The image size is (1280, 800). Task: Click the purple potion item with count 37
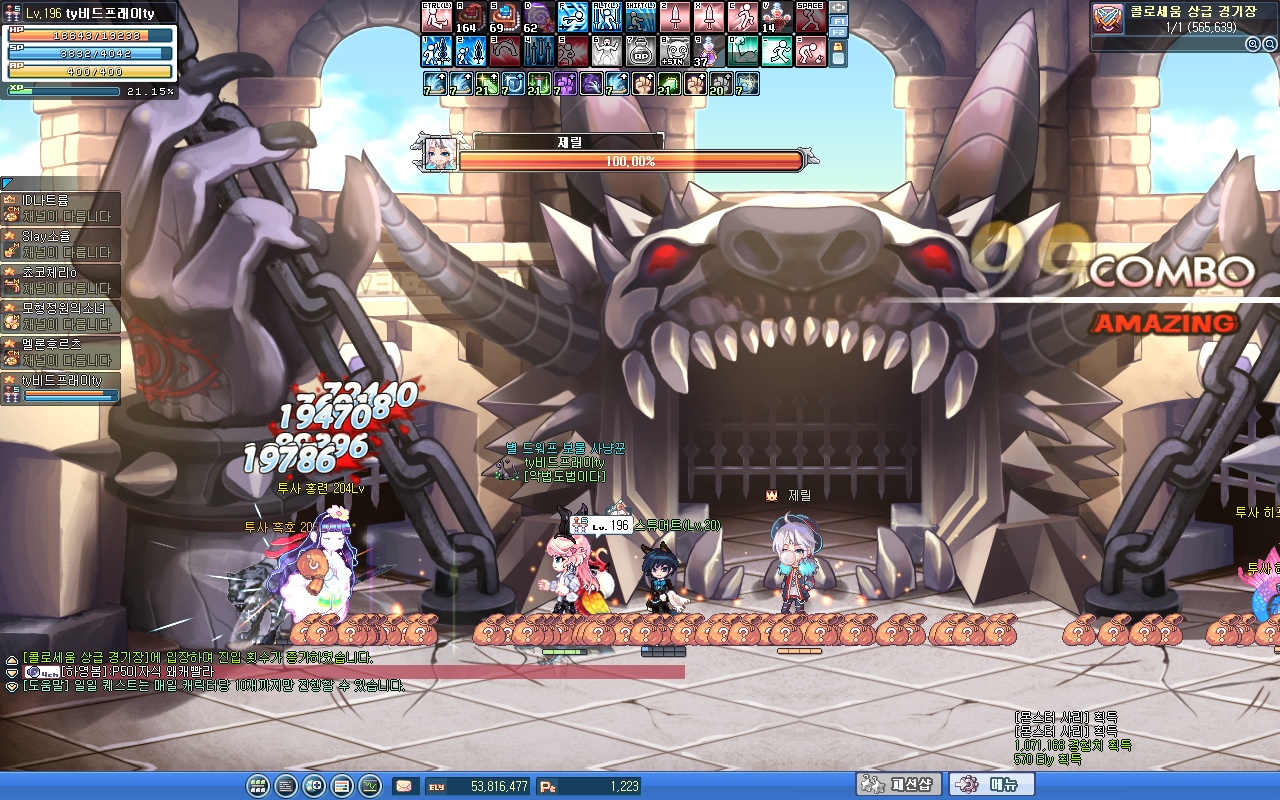(x=709, y=51)
